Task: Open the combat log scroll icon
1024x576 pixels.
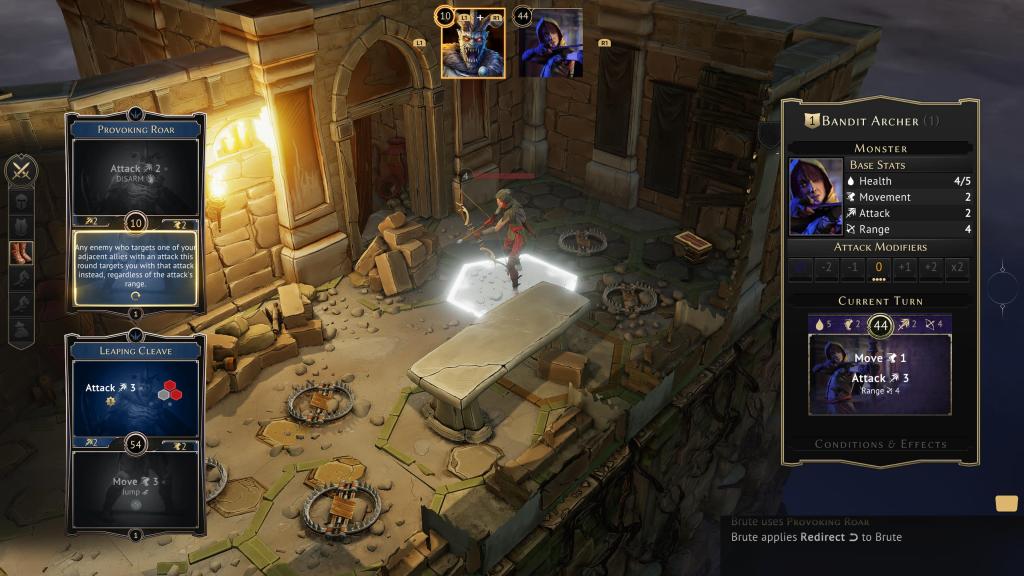Action: coord(1006,503)
